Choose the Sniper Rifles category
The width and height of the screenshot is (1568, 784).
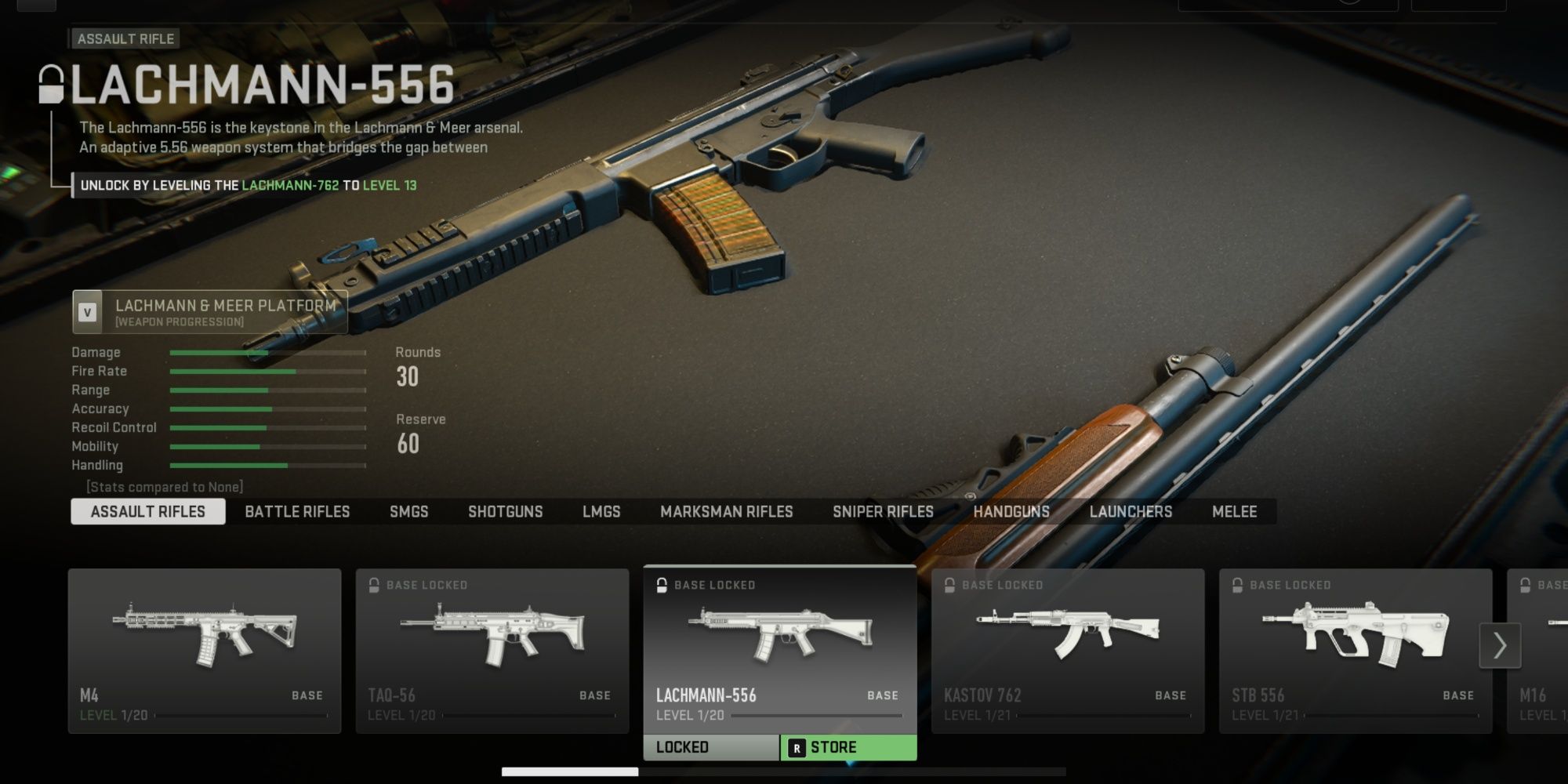883,512
